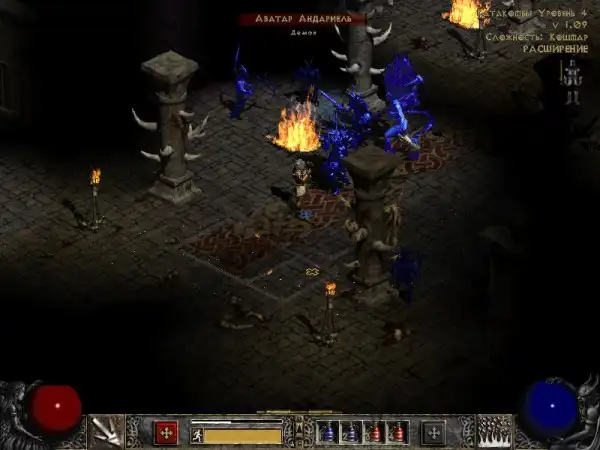Open the left-hand attack skill selector
This screenshot has height=450, width=600.
(x=105, y=431)
